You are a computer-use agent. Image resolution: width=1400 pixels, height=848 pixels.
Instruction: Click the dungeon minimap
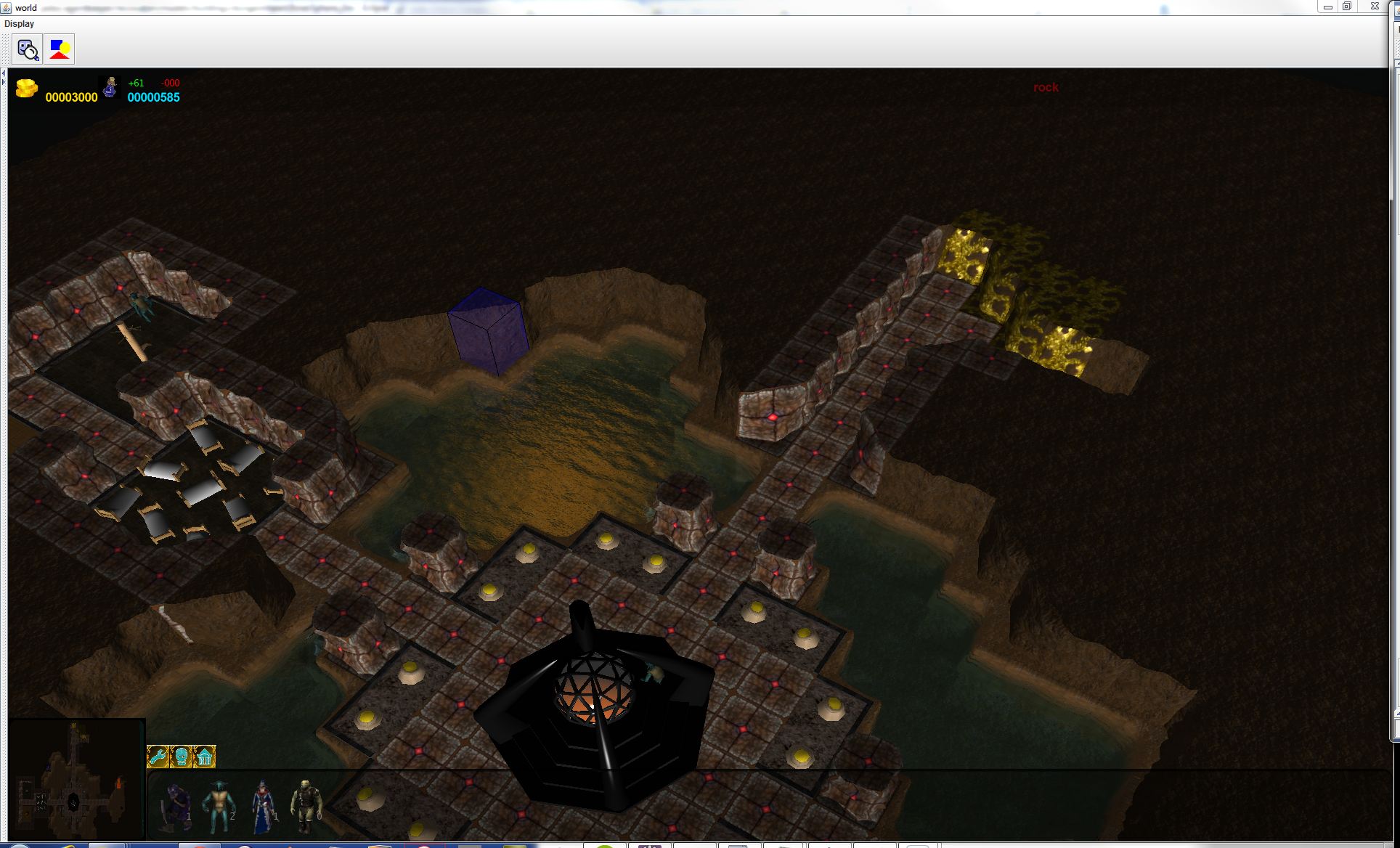[76, 780]
